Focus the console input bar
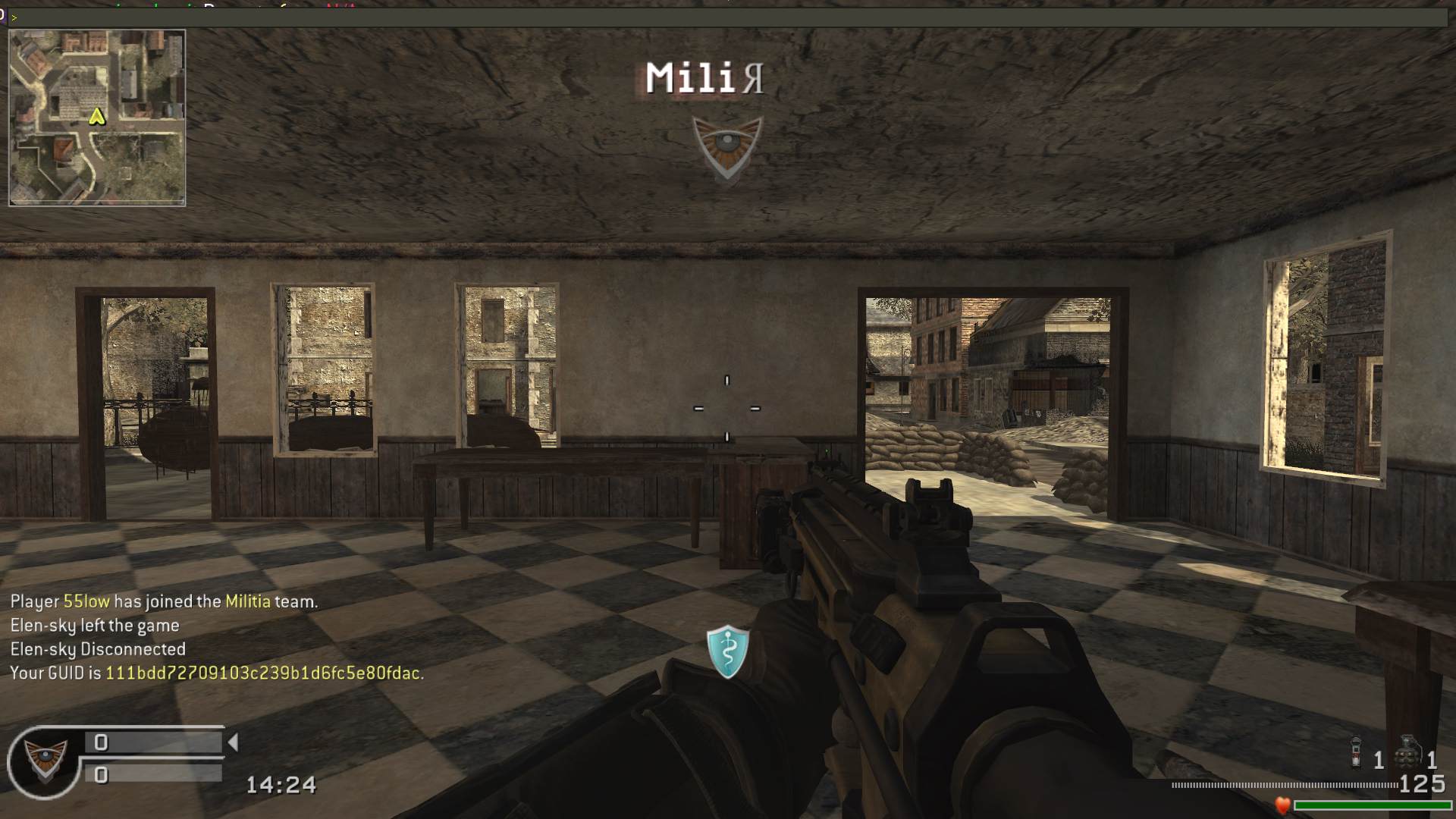1456x819 pixels. coord(728,17)
